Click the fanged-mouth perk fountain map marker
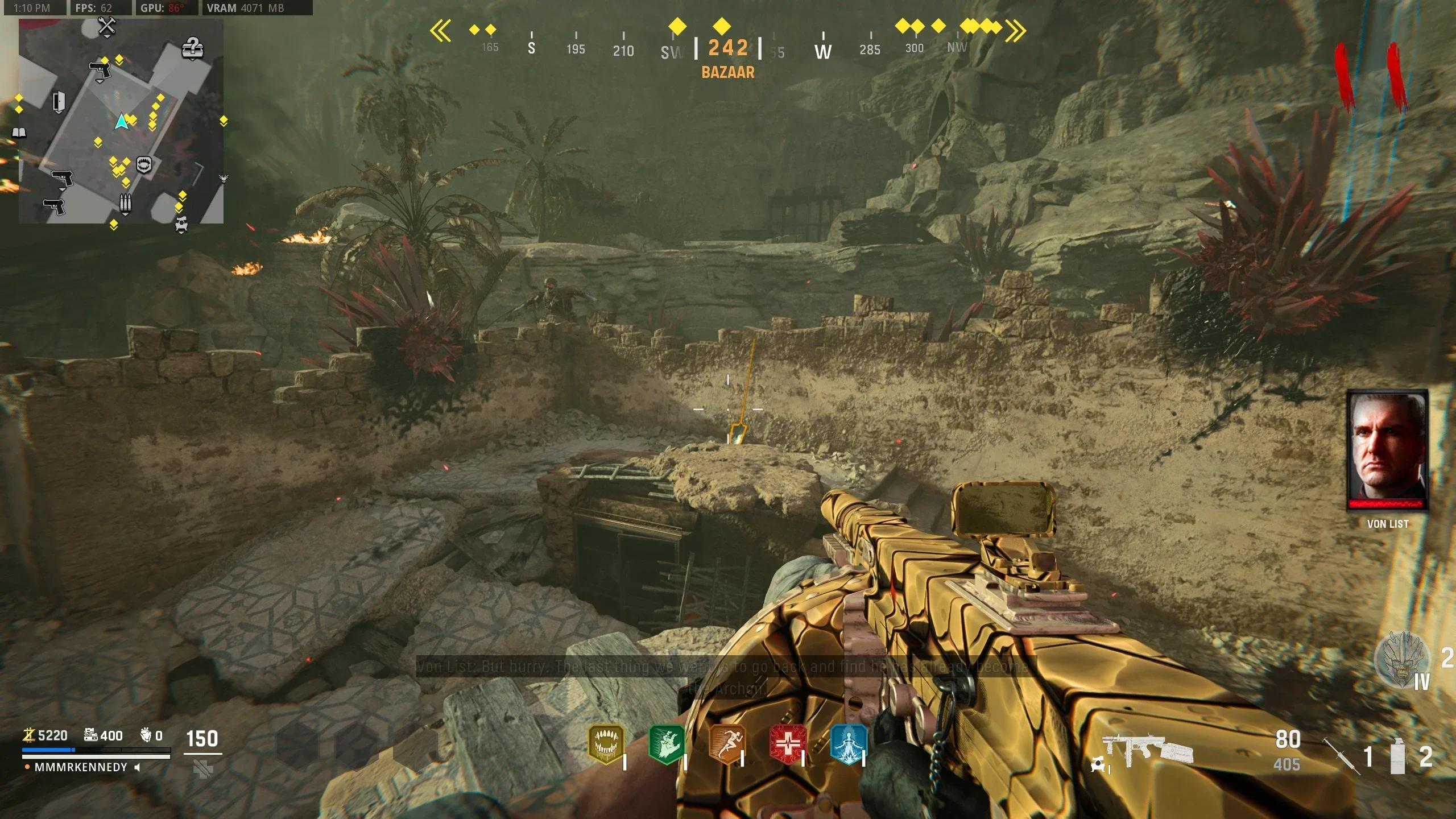The height and width of the screenshot is (819, 1456). tap(144, 165)
